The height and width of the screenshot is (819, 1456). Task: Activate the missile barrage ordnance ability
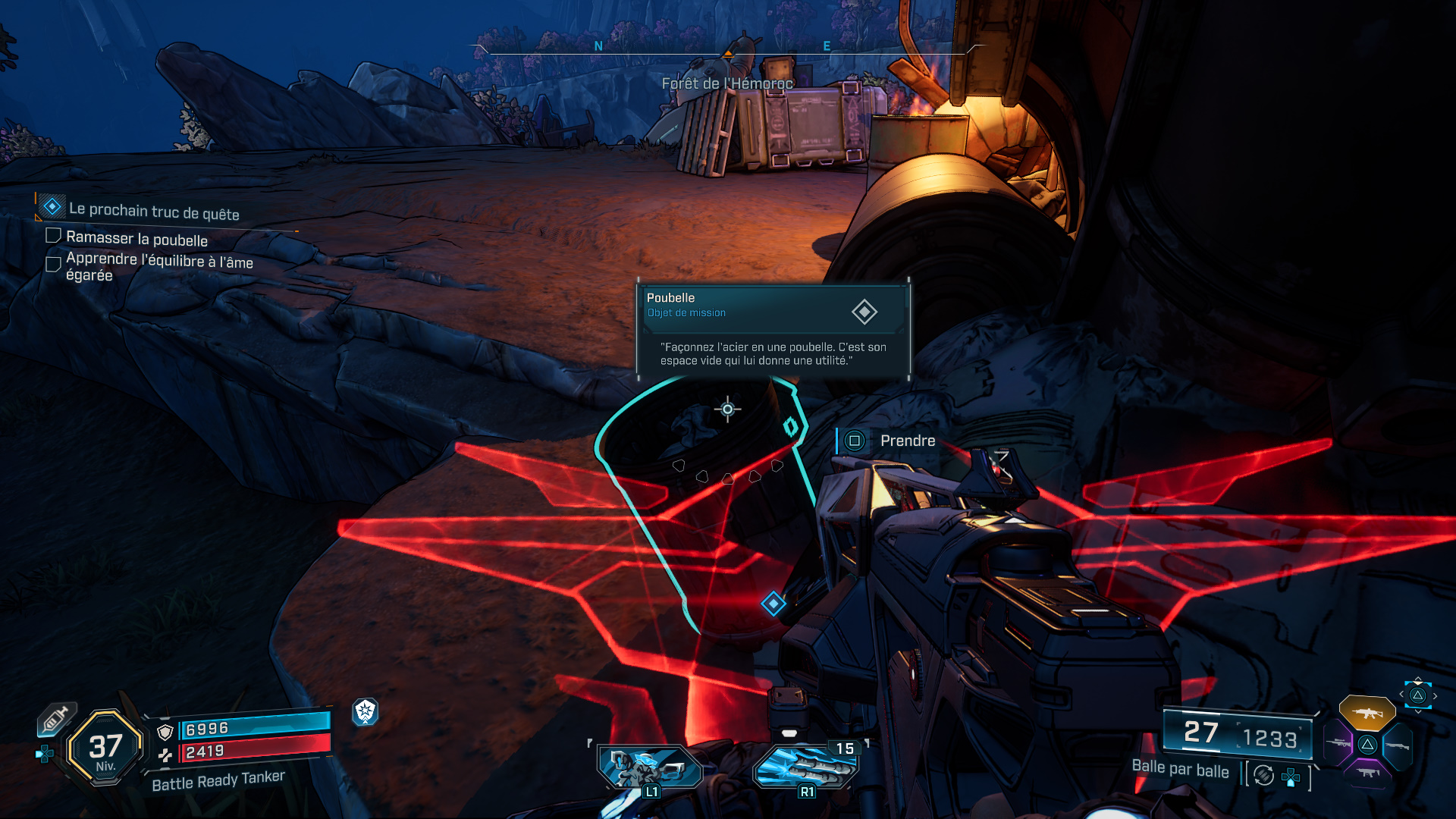point(806,767)
